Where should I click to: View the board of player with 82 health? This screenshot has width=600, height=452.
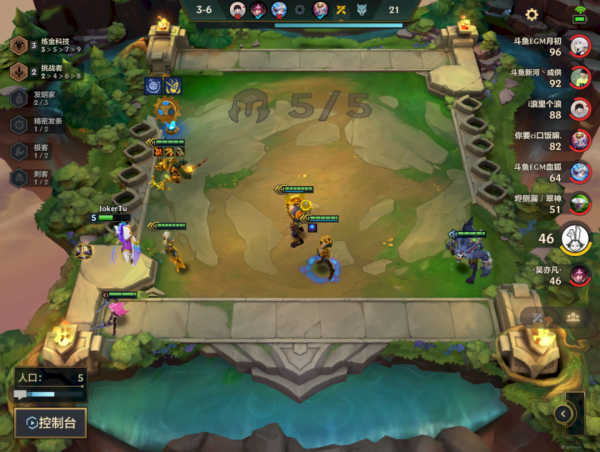pos(579,140)
